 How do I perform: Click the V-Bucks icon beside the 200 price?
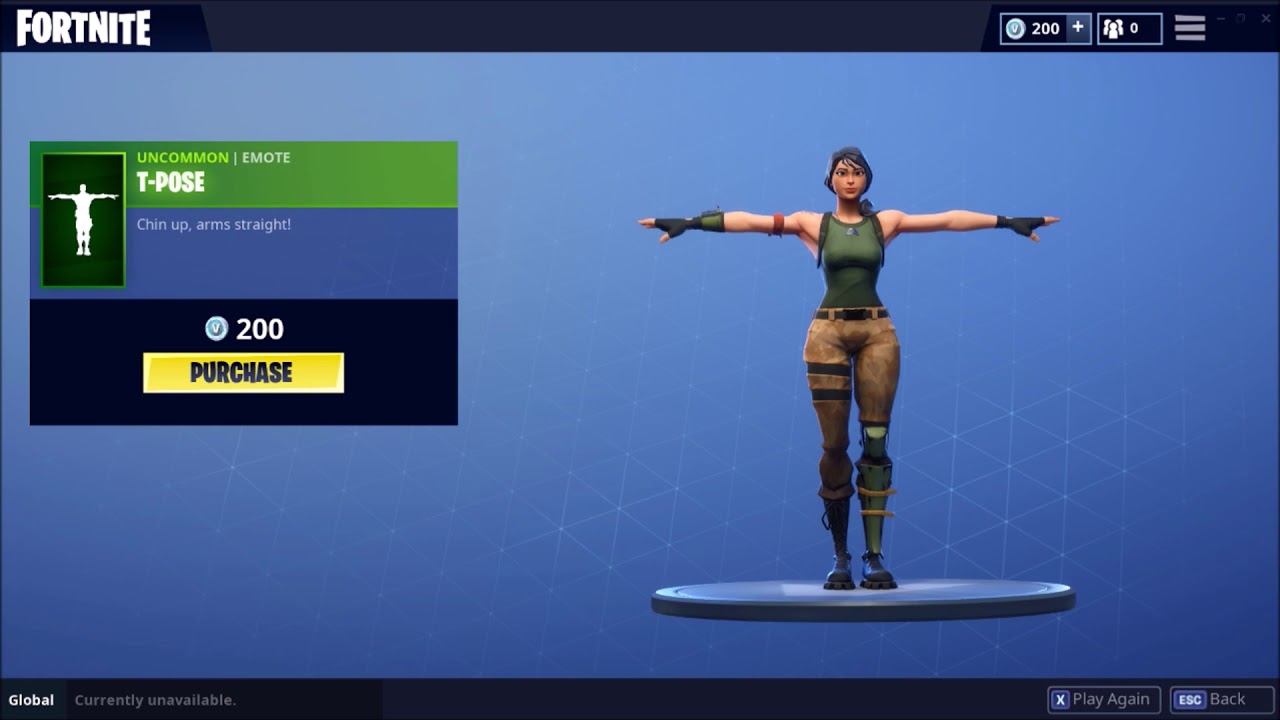click(215, 329)
